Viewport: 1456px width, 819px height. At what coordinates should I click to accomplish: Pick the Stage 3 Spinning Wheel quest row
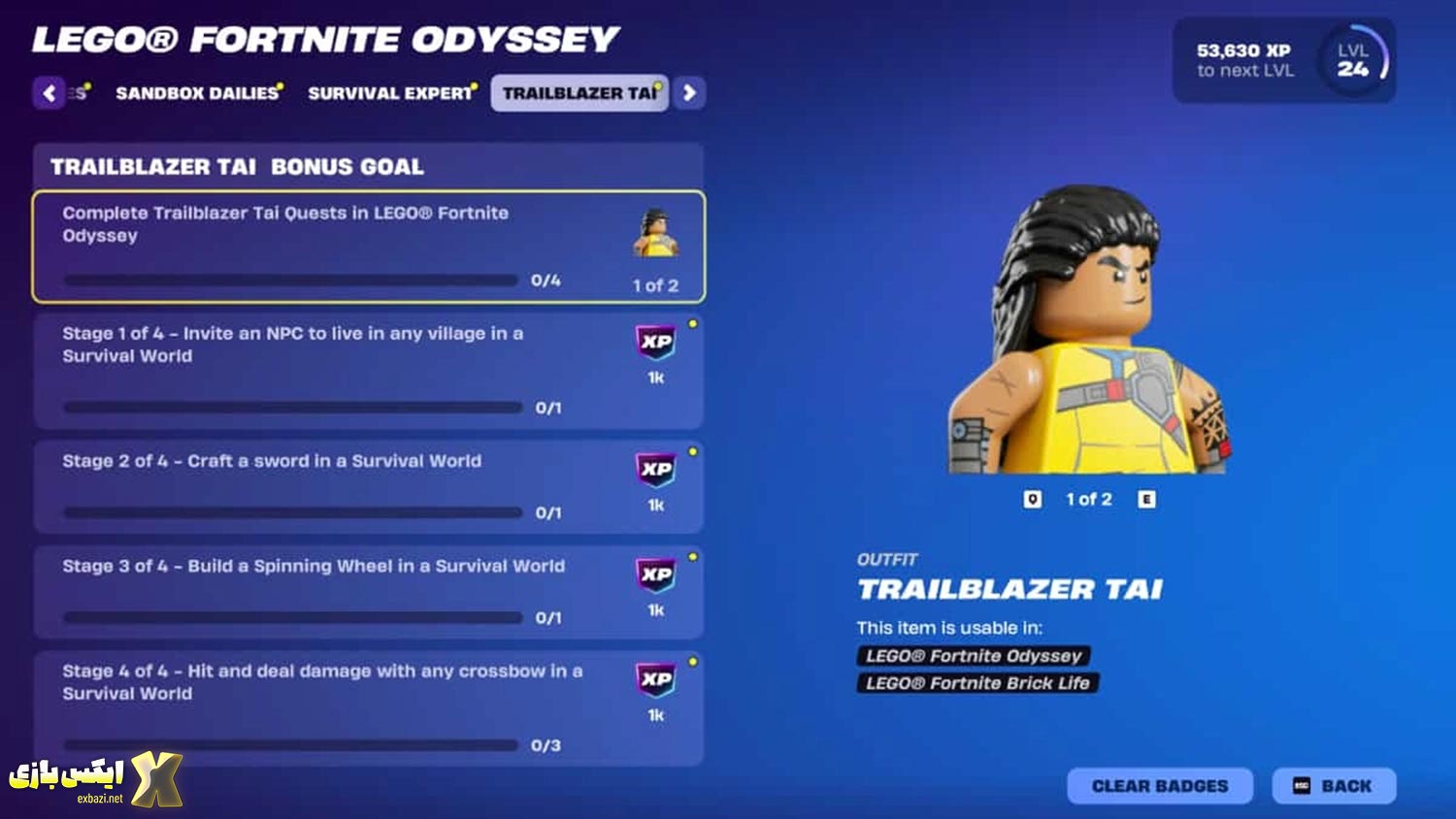pos(369,591)
